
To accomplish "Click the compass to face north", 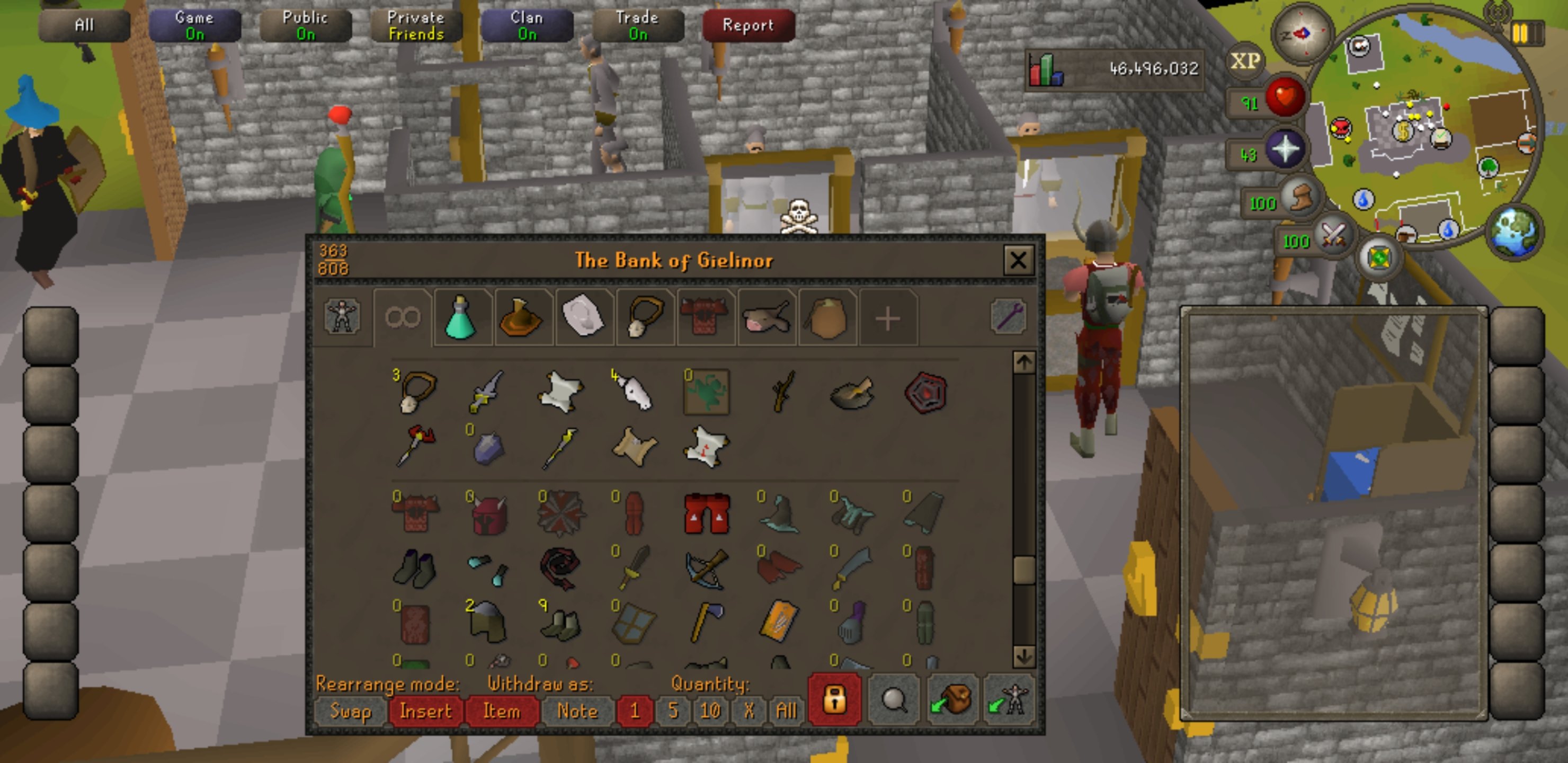I will pyautogui.click(x=1302, y=35).
